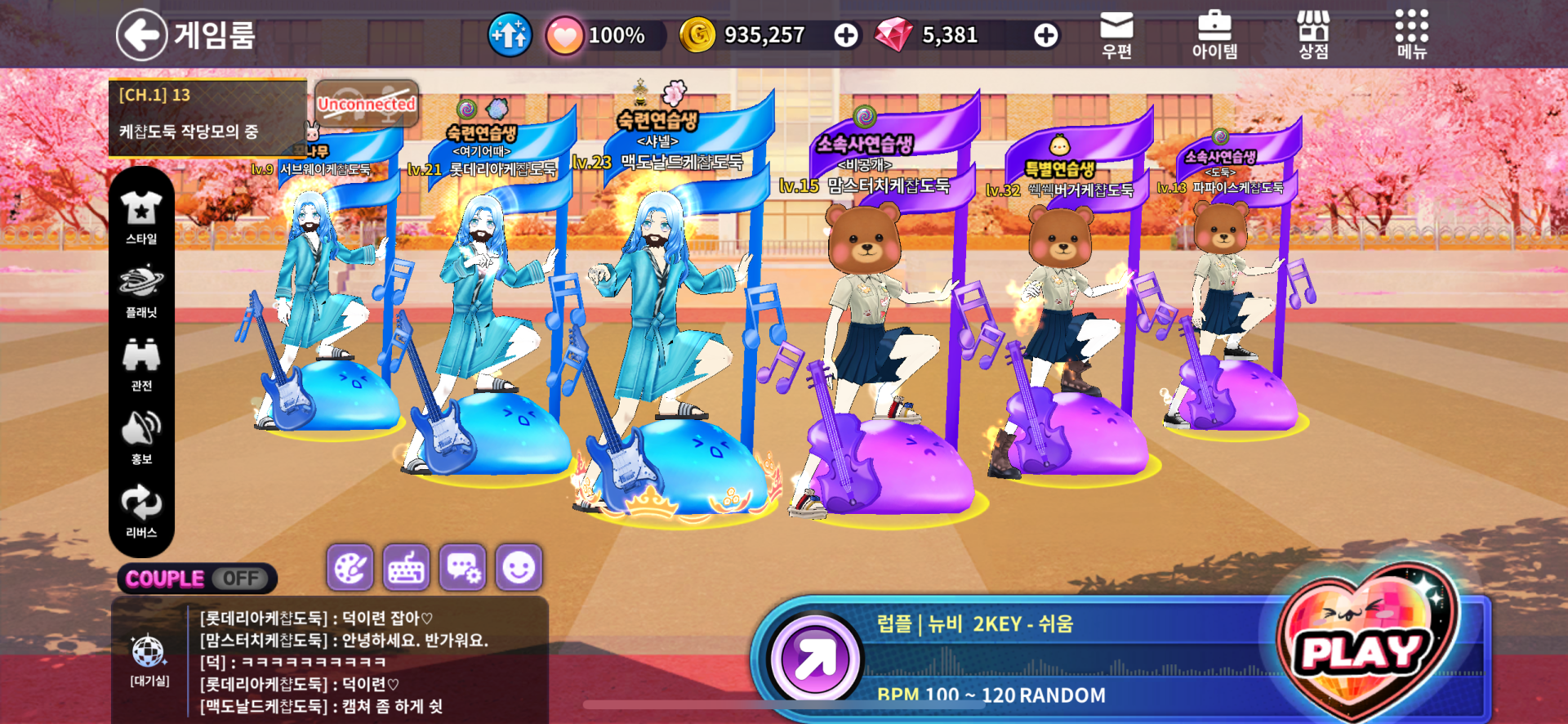Select the 관전 spectate option
The image size is (1568, 724).
click(141, 363)
